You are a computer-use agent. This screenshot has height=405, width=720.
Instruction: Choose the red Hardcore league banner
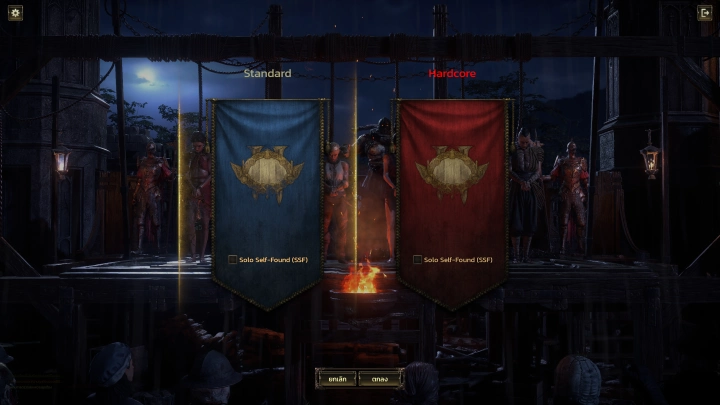click(x=452, y=180)
